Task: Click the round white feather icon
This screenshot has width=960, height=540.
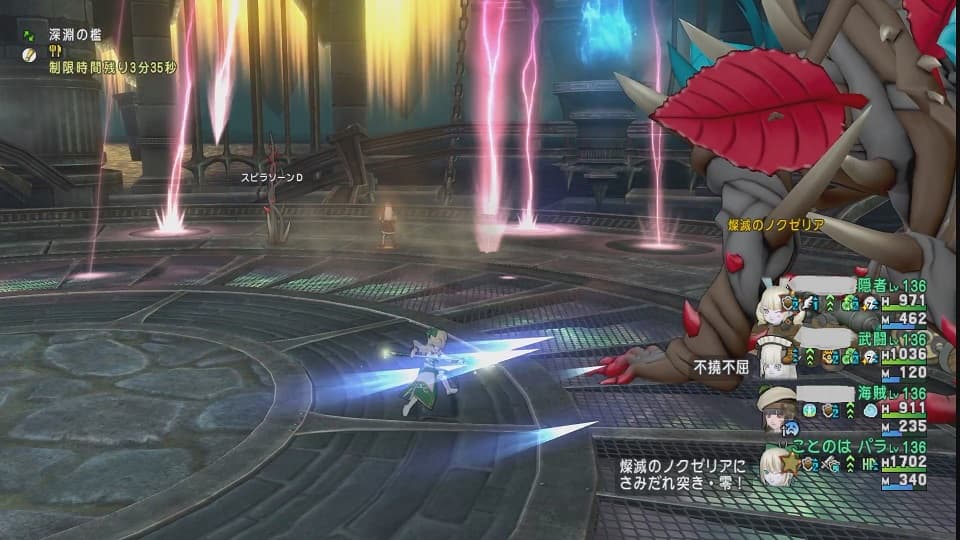Action: [30, 56]
